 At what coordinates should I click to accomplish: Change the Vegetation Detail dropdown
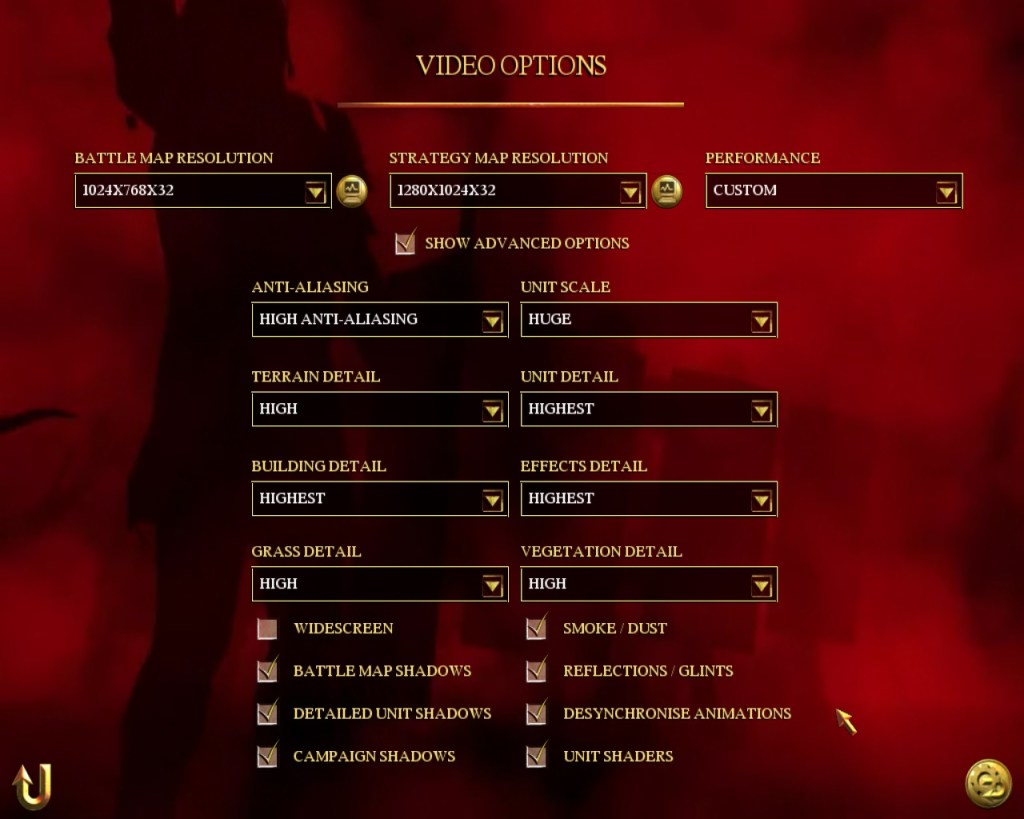pyautogui.click(x=761, y=584)
